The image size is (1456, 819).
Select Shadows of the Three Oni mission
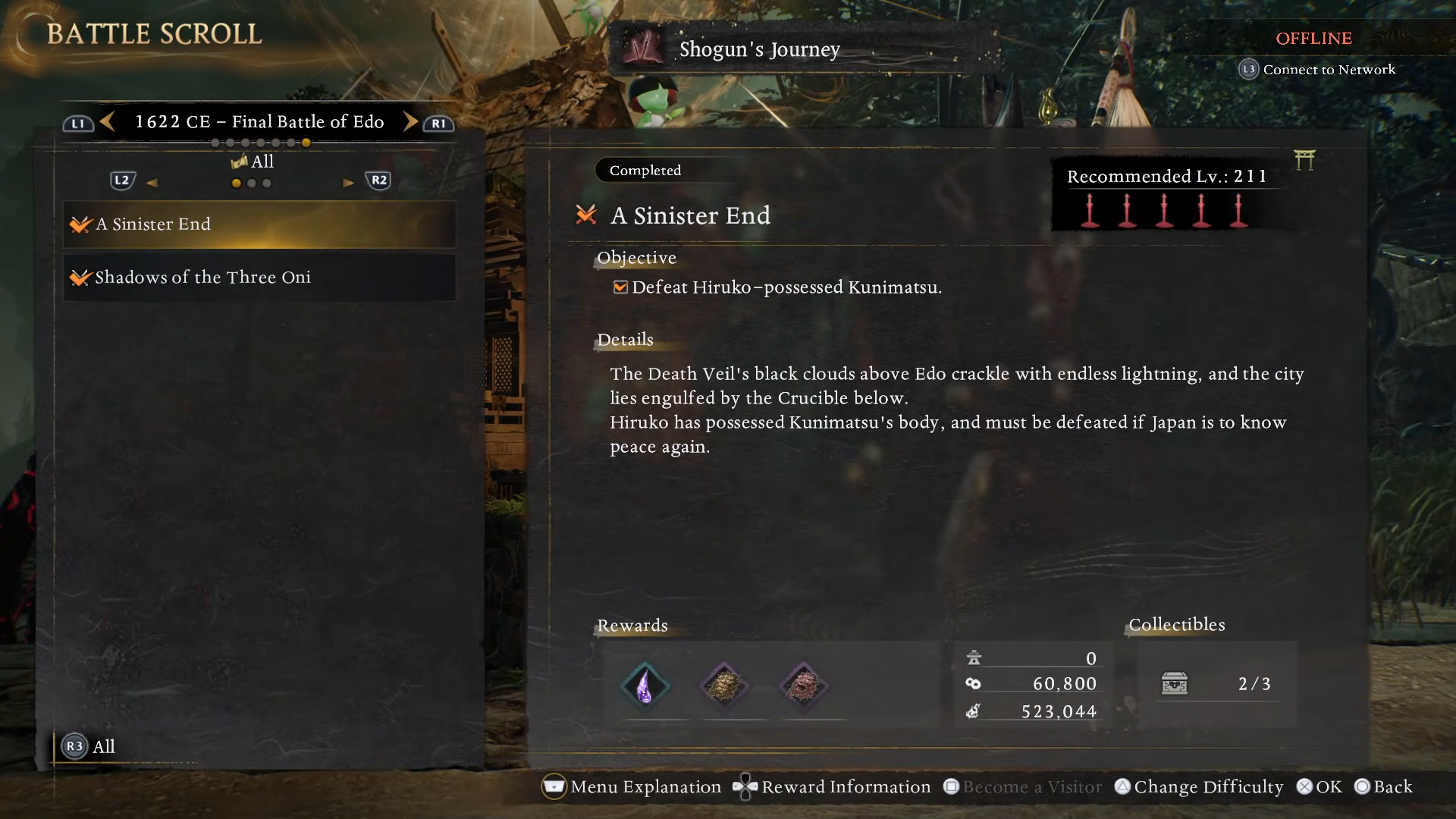point(259,278)
